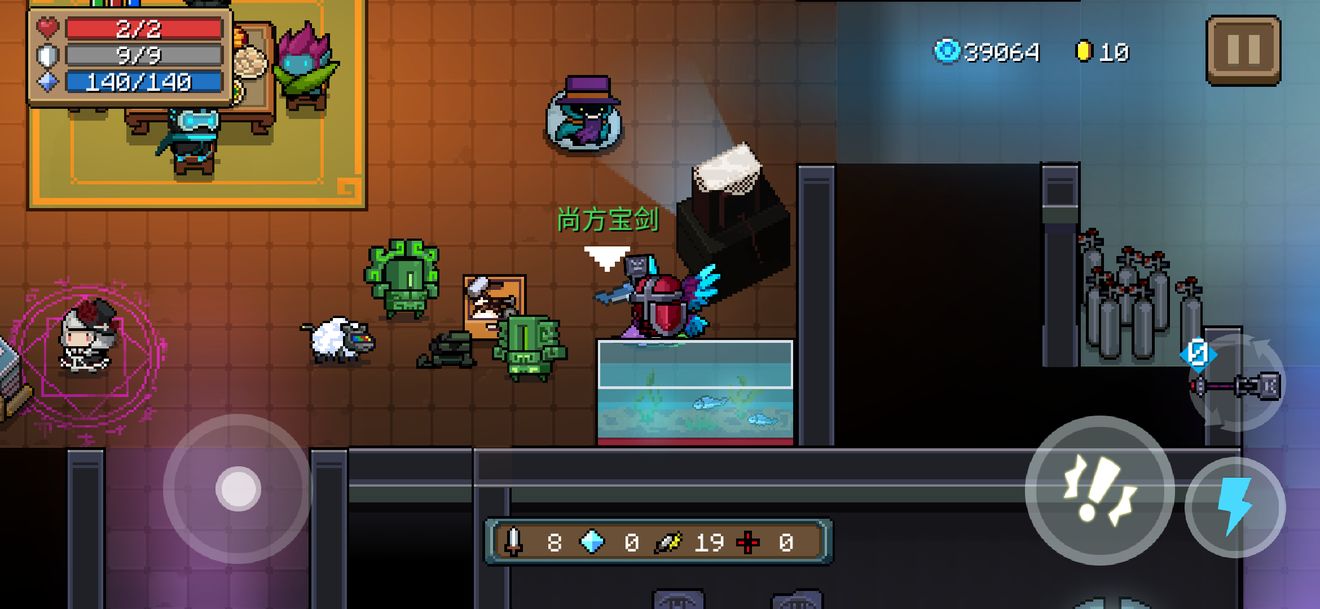Tap the virtual movement joystick
This screenshot has width=1320, height=609.
(x=238, y=489)
